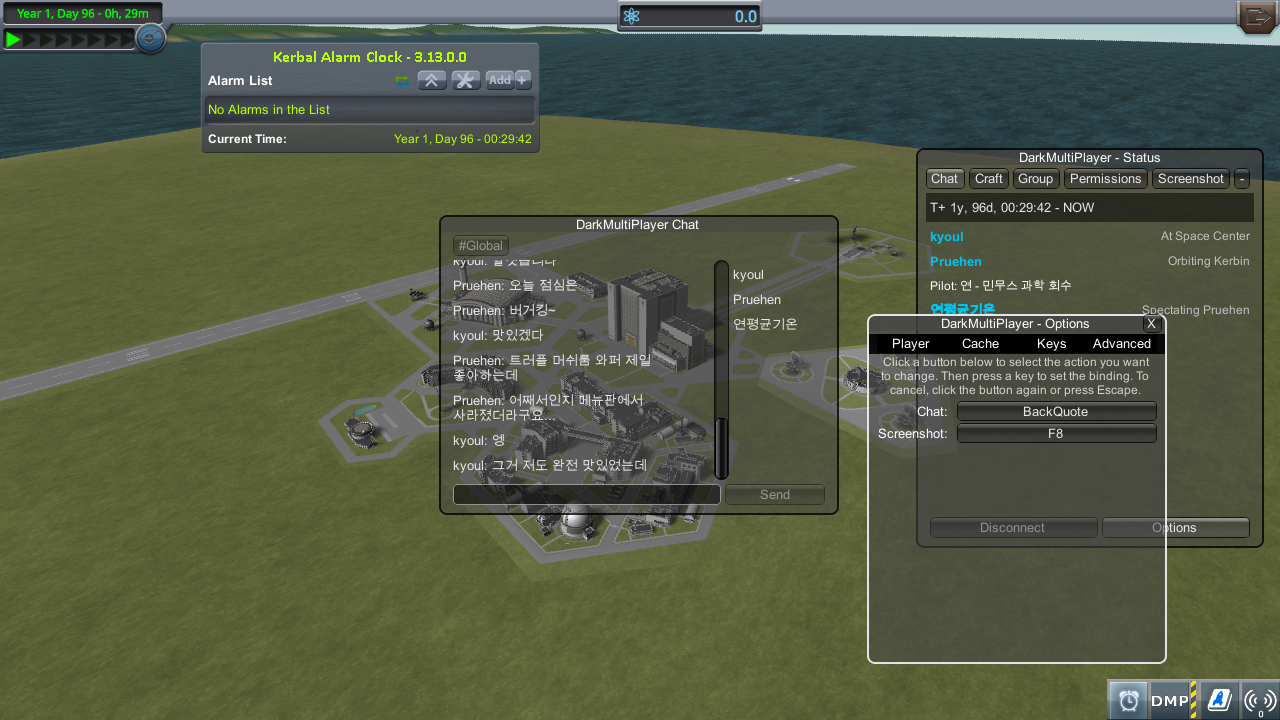Open the Chat button in DarkMultiPlayer Status
Screen dimensions: 1280x720
tap(944, 179)
